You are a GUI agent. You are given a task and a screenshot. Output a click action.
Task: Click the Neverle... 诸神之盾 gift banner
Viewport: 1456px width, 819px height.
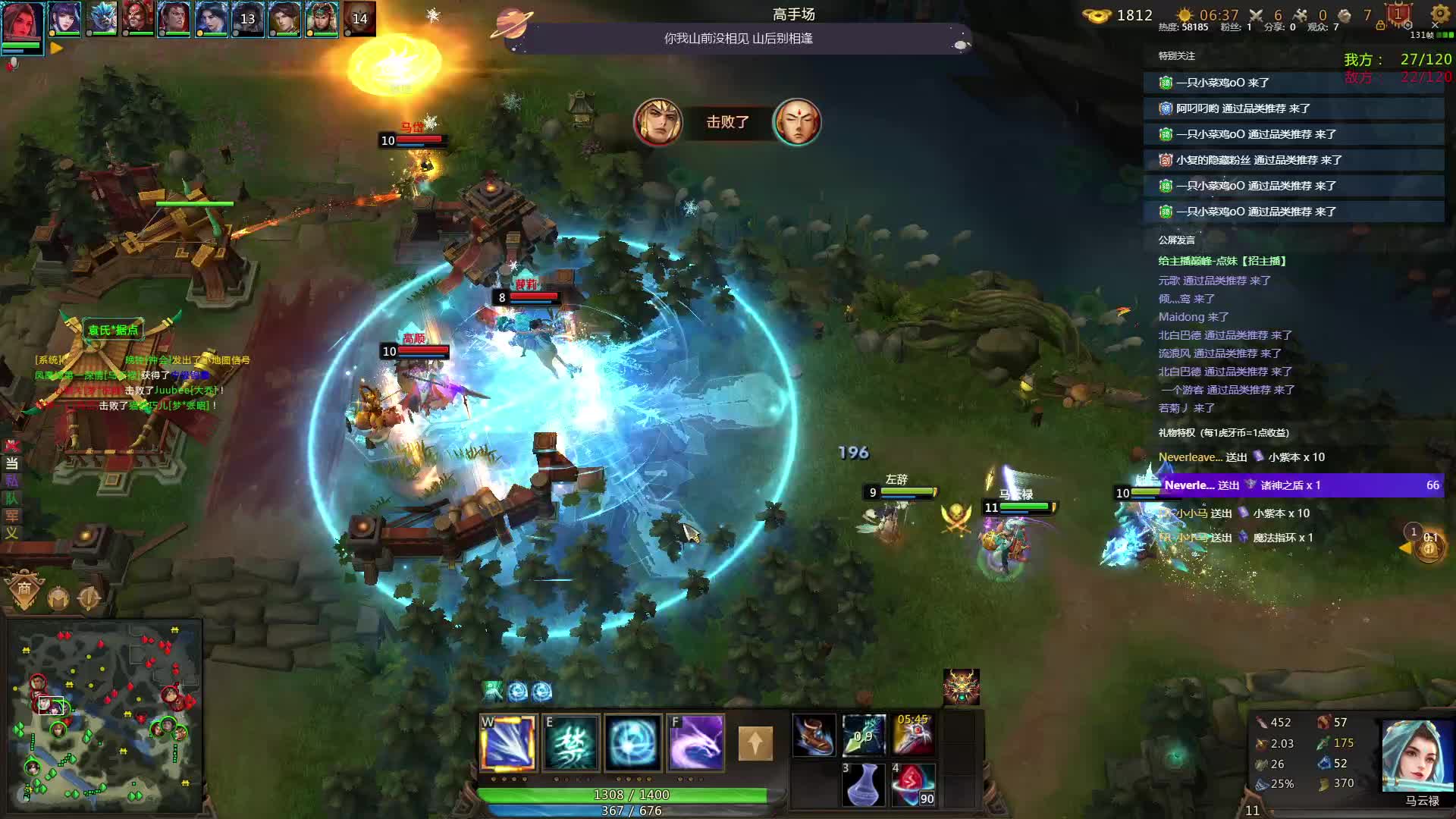(x=1300, y=485)
